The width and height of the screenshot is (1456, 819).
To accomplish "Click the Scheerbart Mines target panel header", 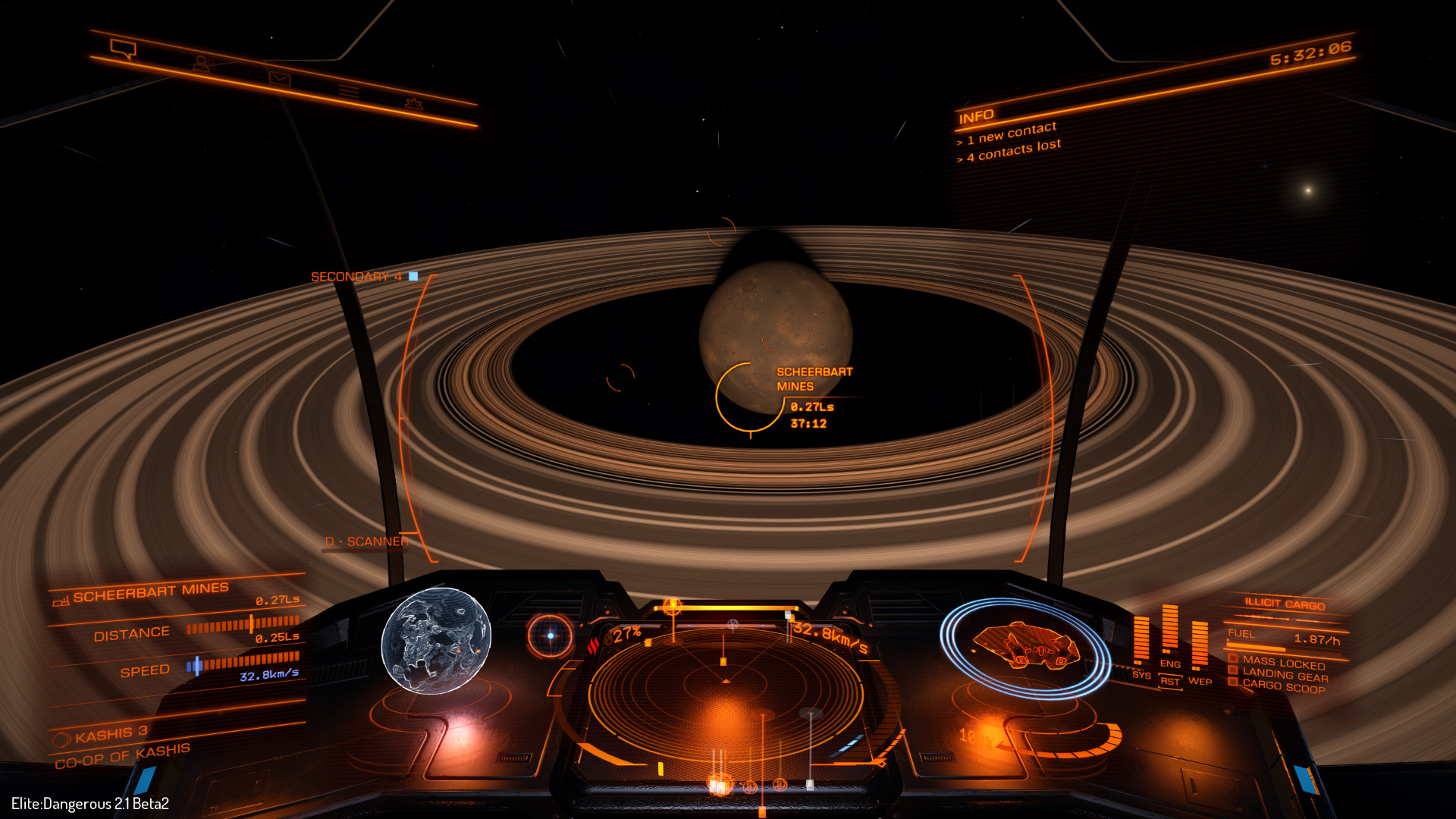I will pyautogui.click(x=150, y=591).
